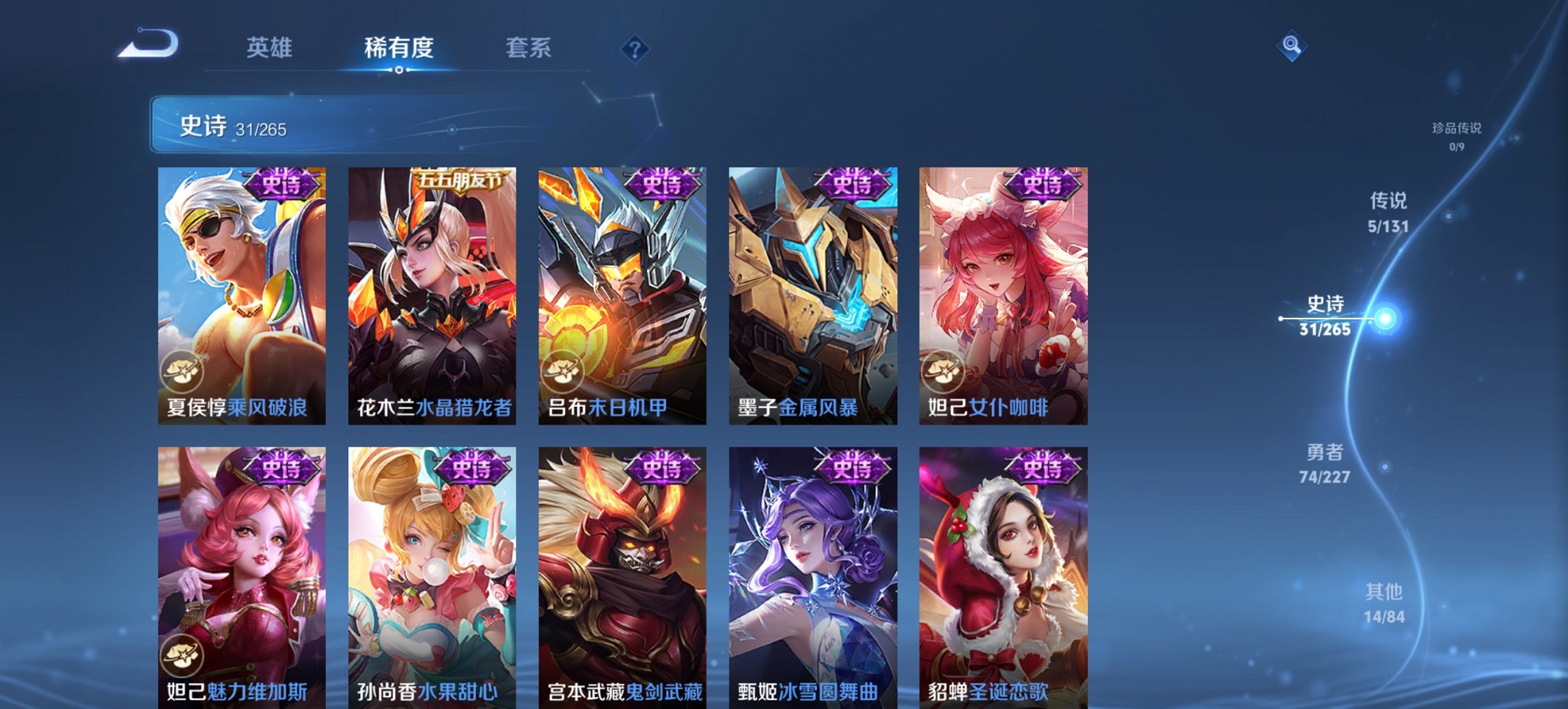Switch to the 套系 tab
Screen dimensions: 1568x709
point(528,48)
